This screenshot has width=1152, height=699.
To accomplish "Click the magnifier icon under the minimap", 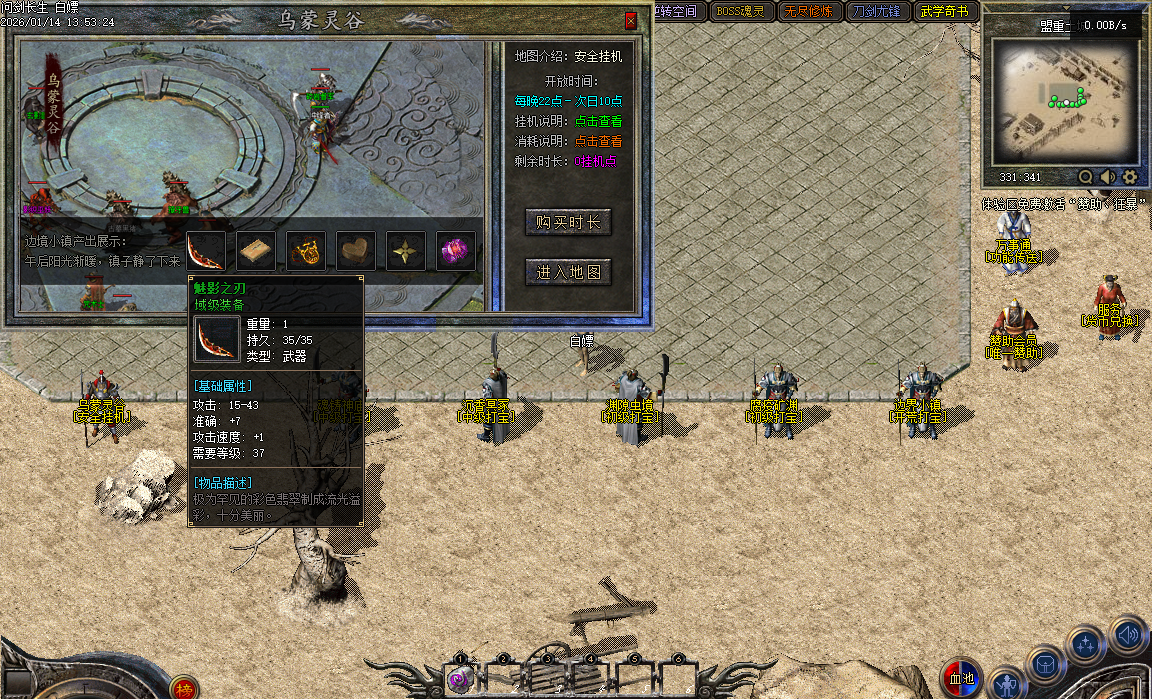I will [x=1086, y=177].
